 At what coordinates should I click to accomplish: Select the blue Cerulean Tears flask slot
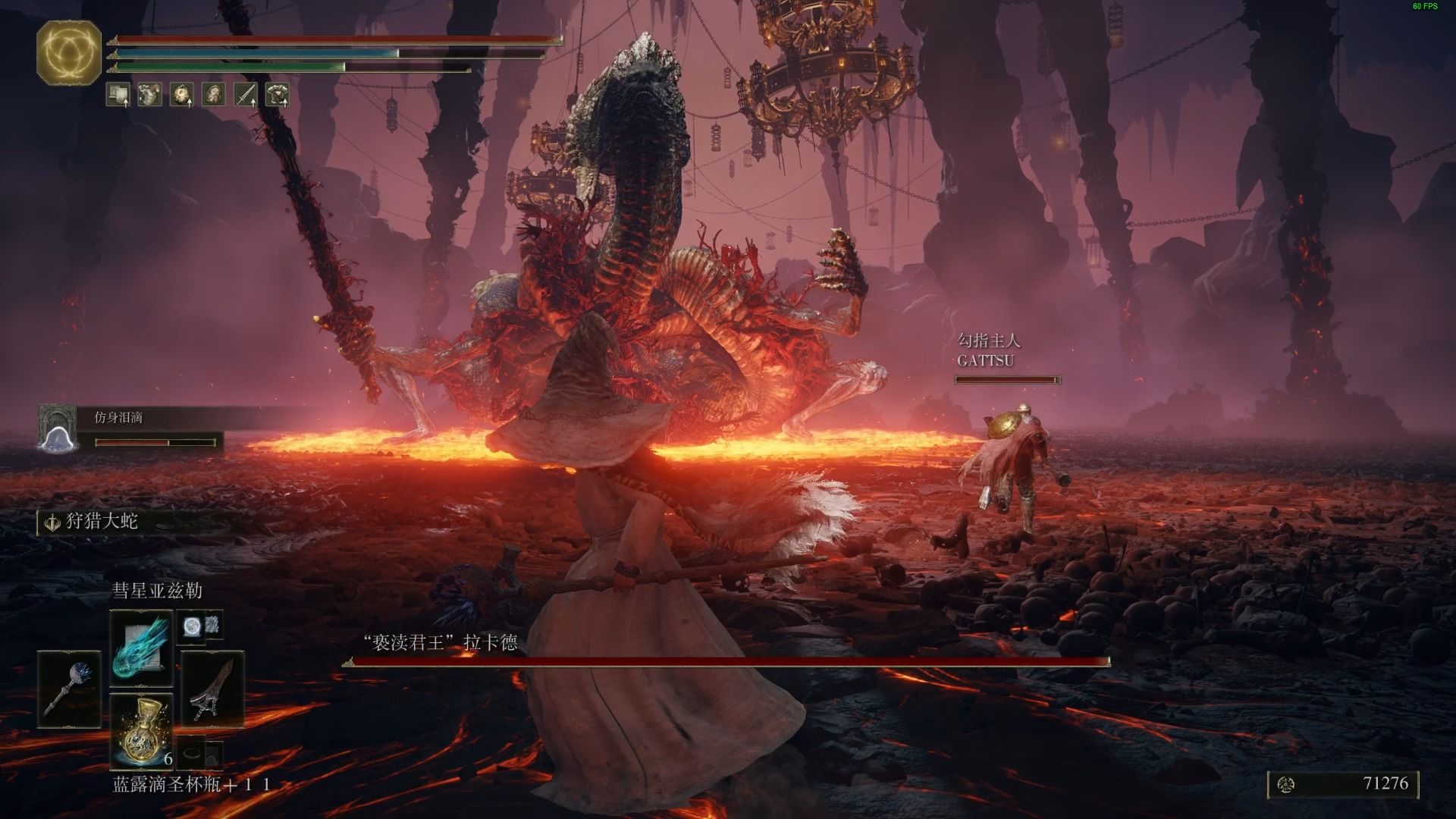click(x=142, y=730)
